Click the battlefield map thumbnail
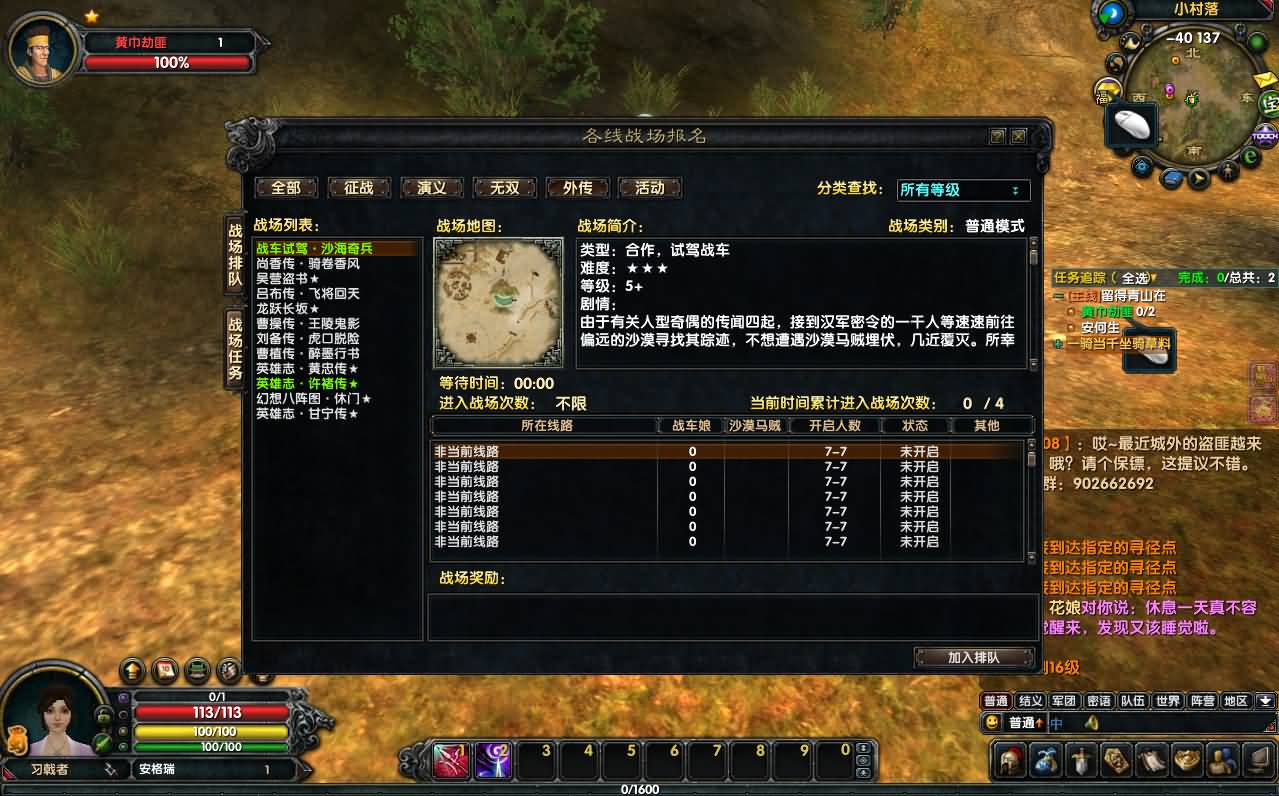The image size is (1279, 796). pyautogui.click(x=498, y=303)
